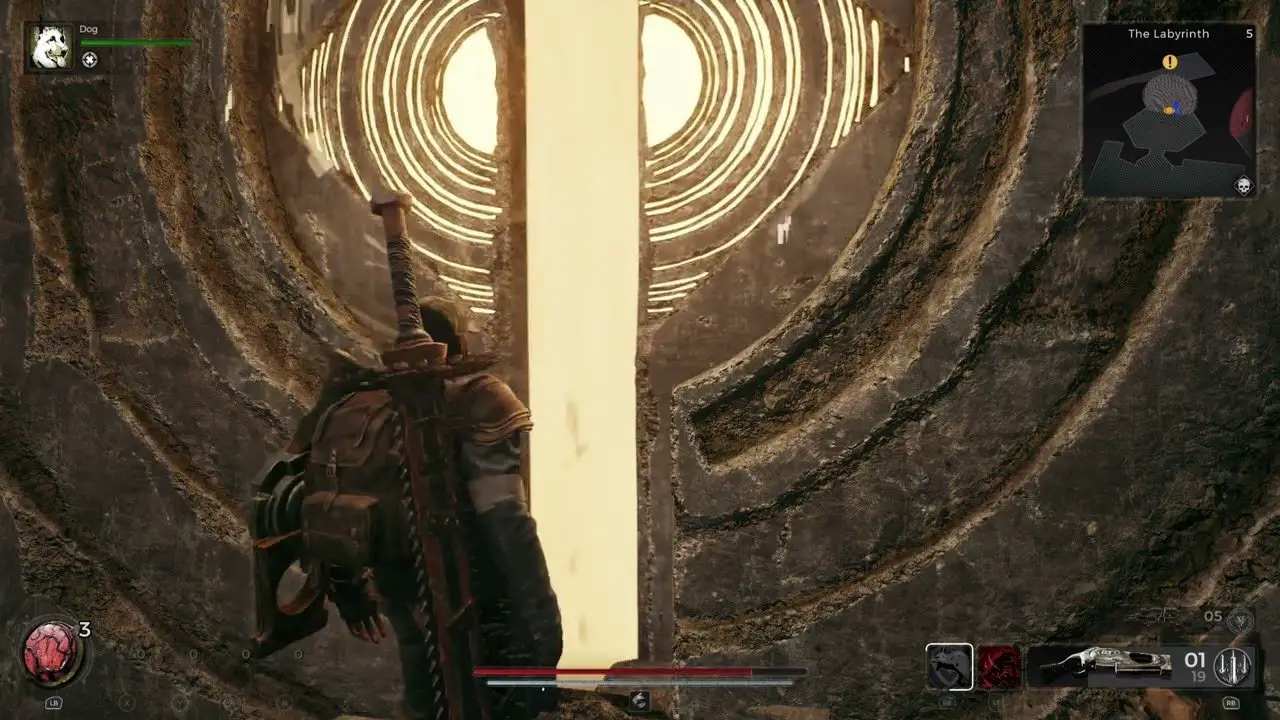The width and height of the screenshot is (1280, 720).
Task: Click the yellow exclamation marker on the minimap
Action: [1169, 63]
